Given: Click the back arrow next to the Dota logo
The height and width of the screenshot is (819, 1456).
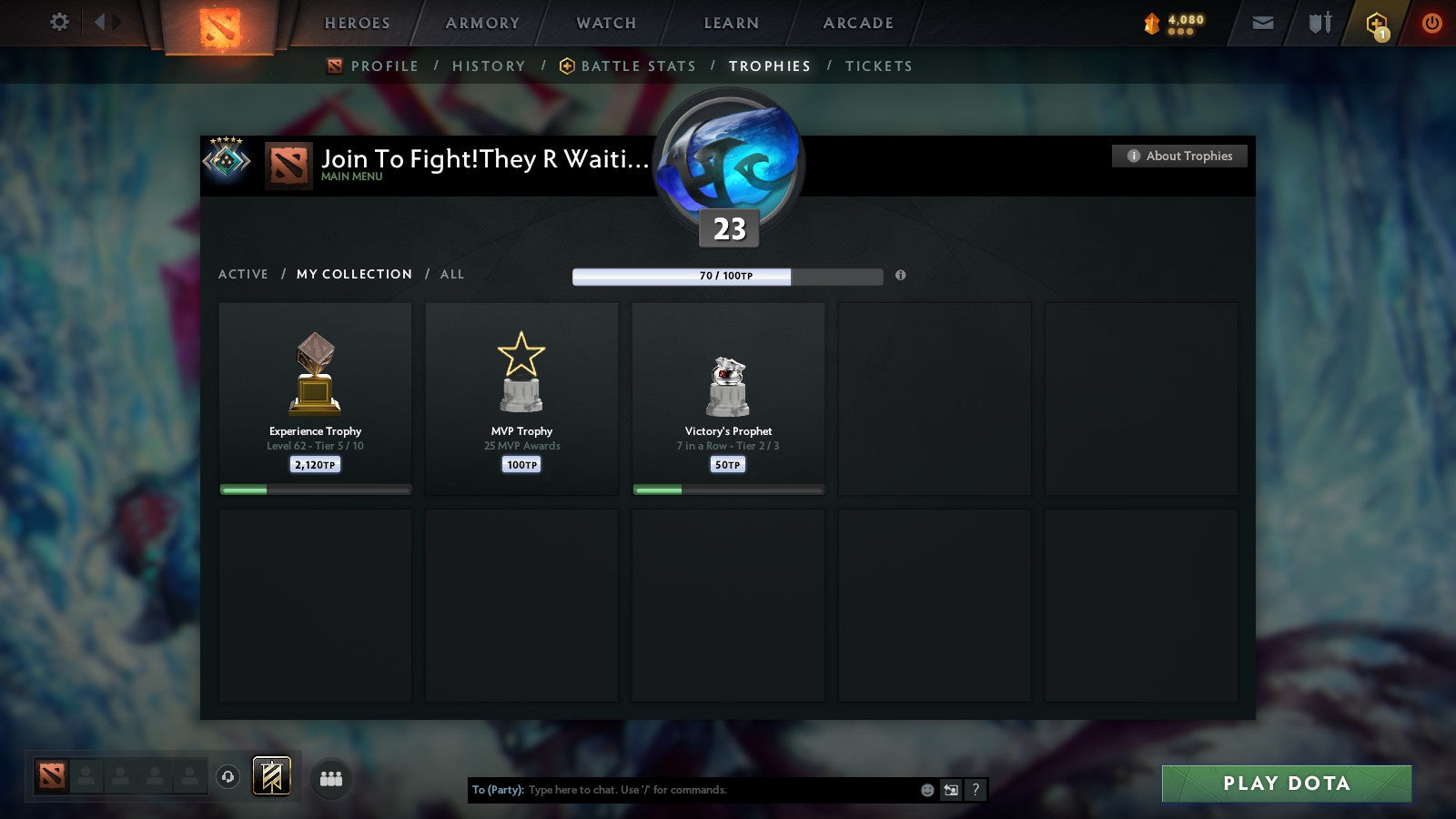Looking at the screenshot, I should (x=102, y=23).
